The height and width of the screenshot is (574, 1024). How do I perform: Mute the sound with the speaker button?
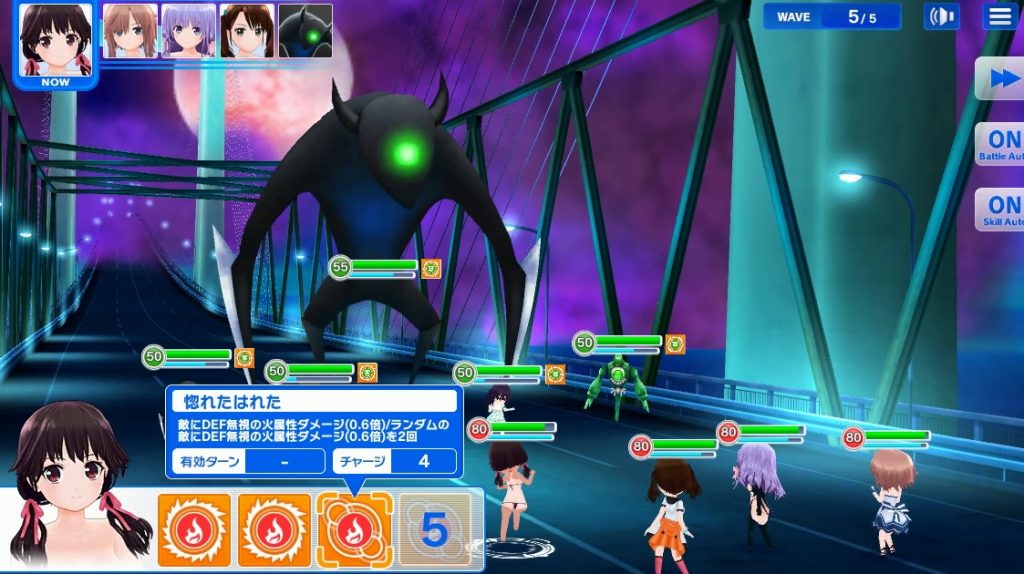(941, 16)
